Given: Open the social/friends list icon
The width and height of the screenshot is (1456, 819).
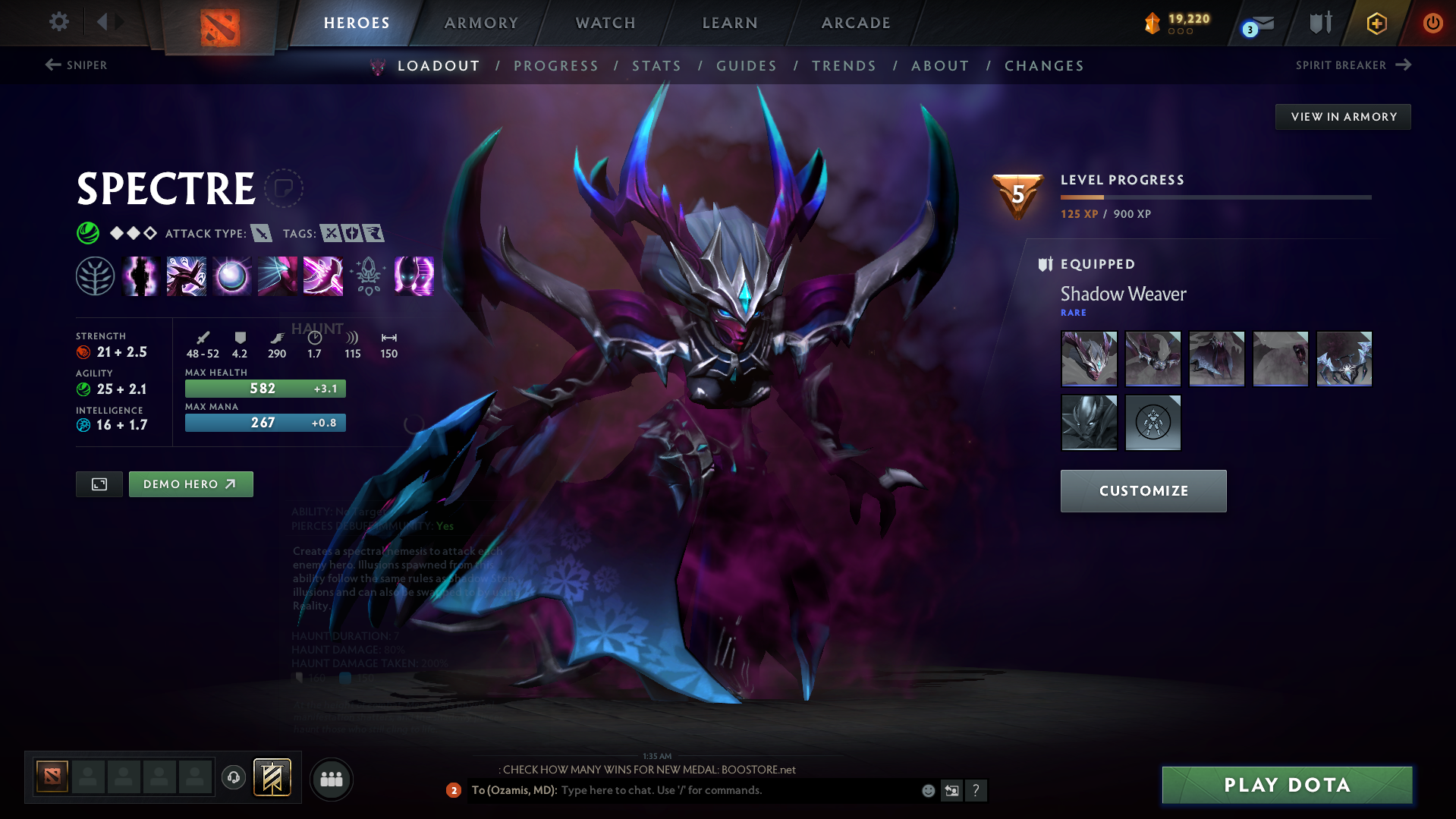Looking at the screenshot, I should point(331,779).
